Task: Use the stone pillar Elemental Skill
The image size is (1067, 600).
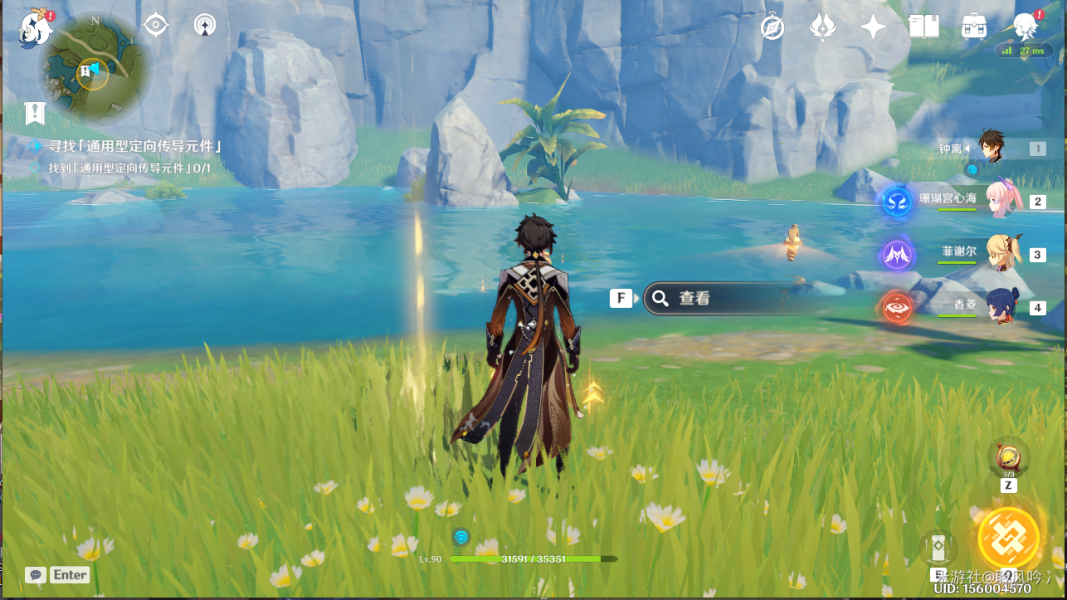Action: 938,547
